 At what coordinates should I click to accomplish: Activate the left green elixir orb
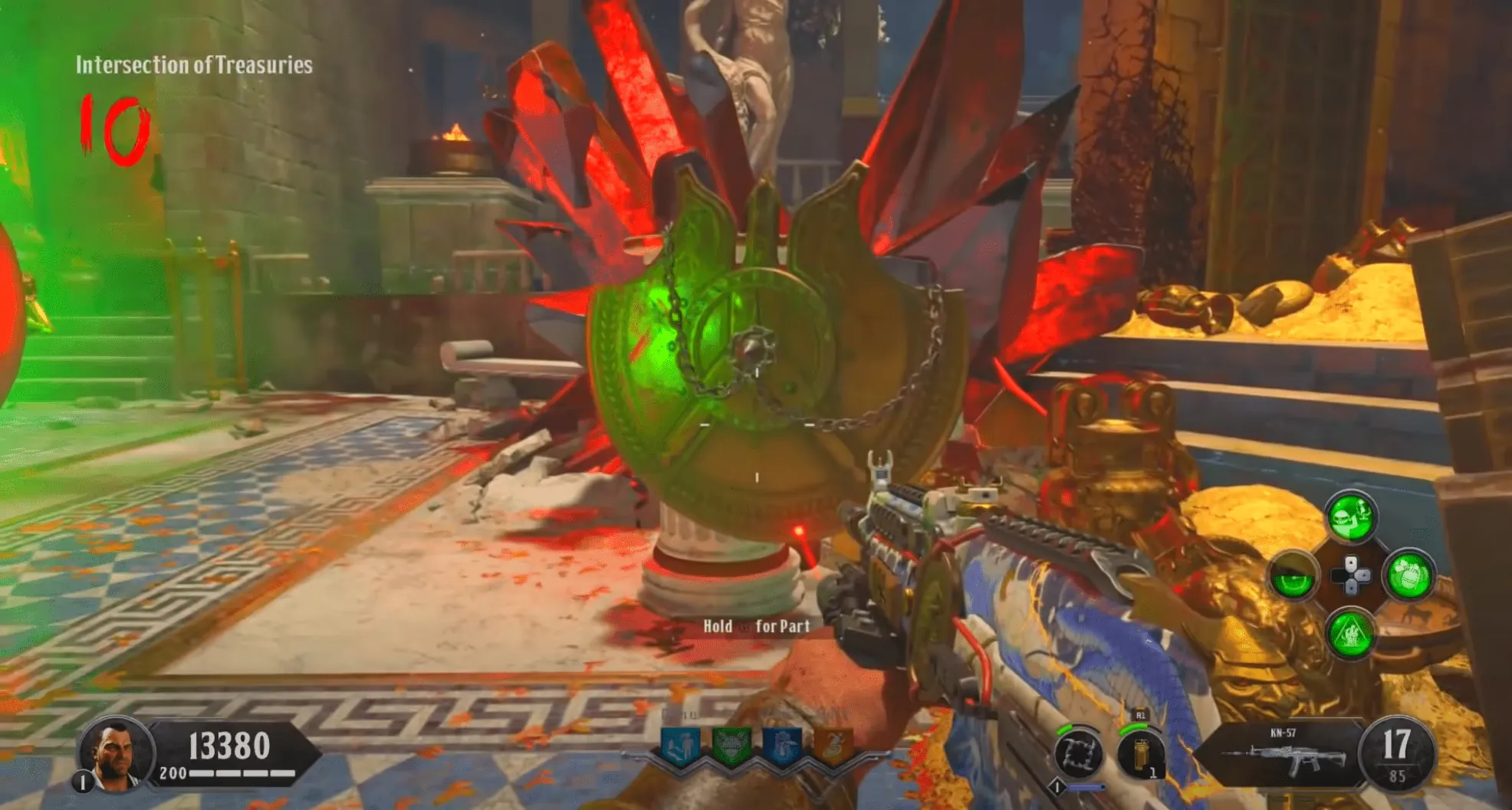pyautogui.click(x=1294, y=576)
